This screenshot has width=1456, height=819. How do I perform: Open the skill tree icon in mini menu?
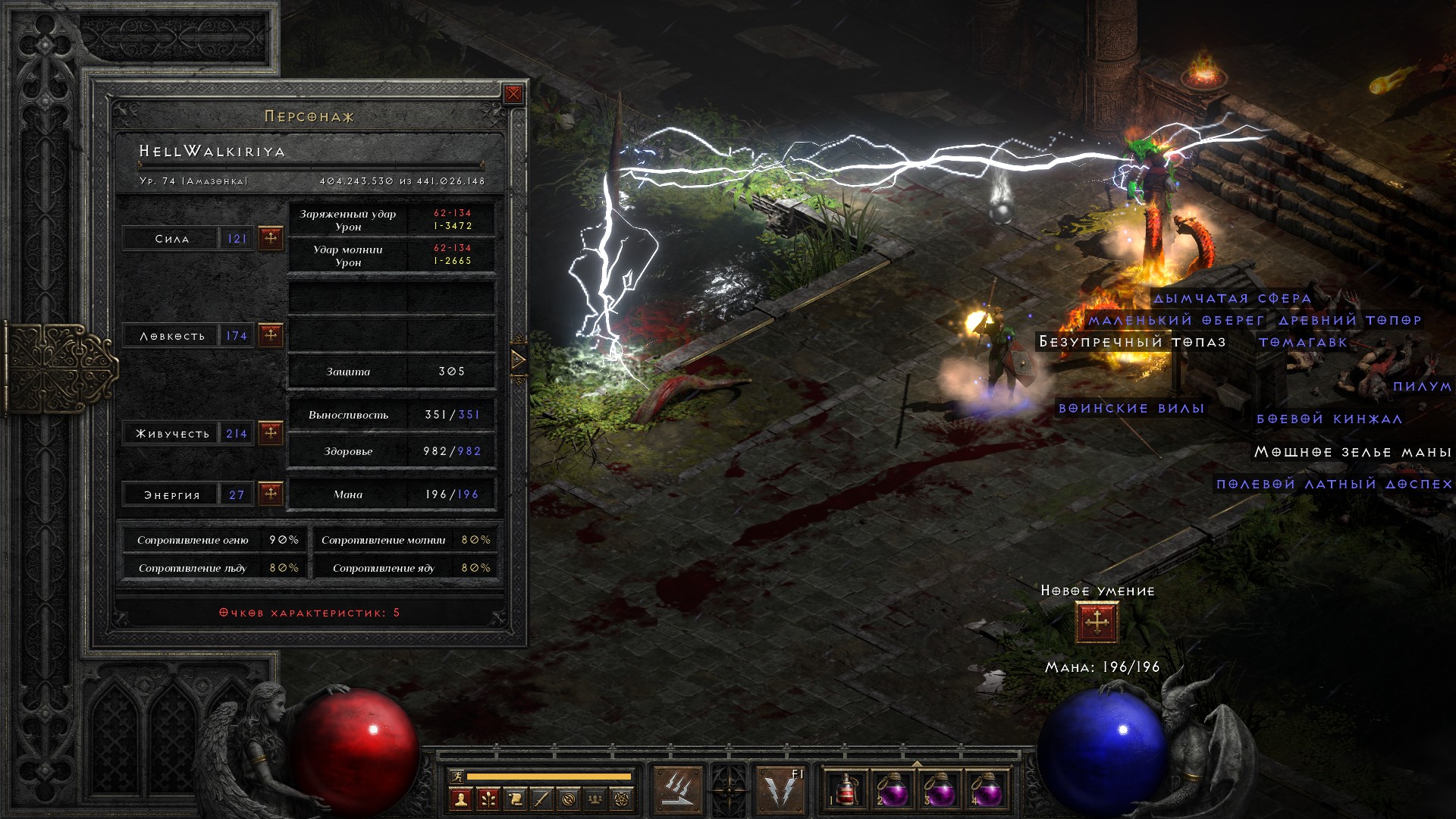click(x=488, y=799)
